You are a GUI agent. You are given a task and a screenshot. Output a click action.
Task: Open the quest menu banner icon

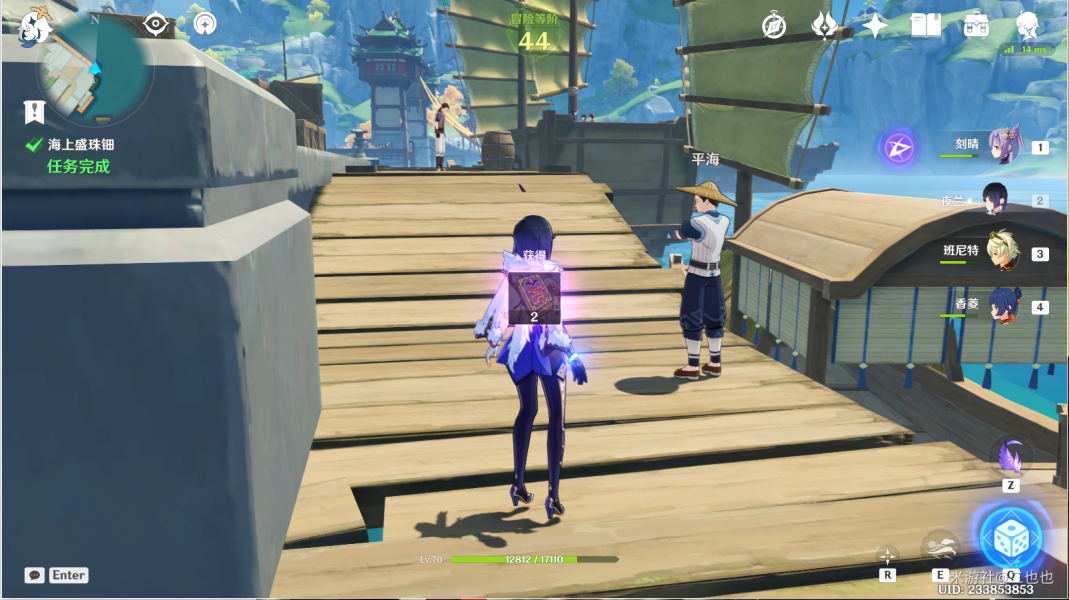pyautogui.click(x=35, y=112)
